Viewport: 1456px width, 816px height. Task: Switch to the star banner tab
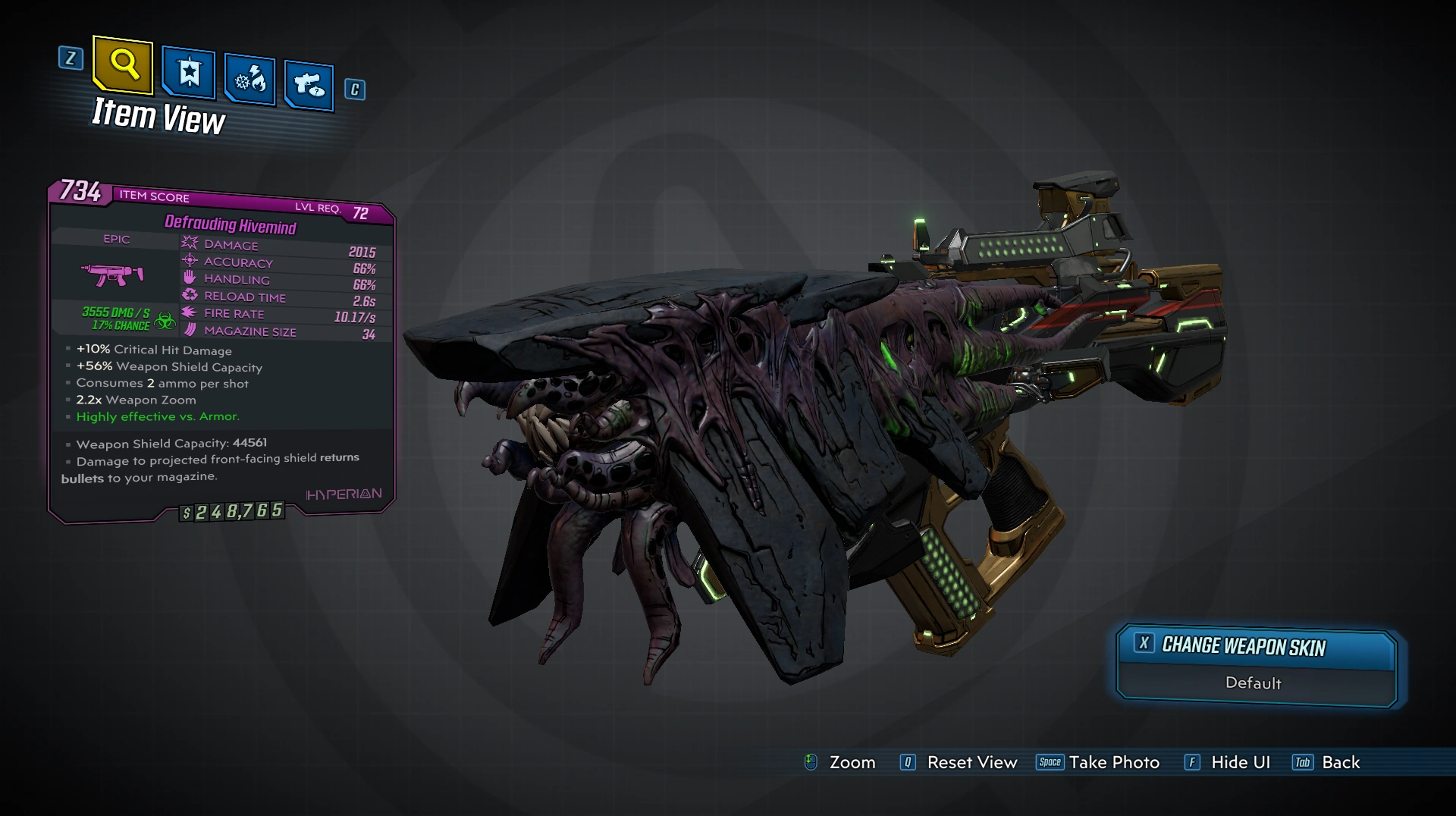[x=189, y=74]
